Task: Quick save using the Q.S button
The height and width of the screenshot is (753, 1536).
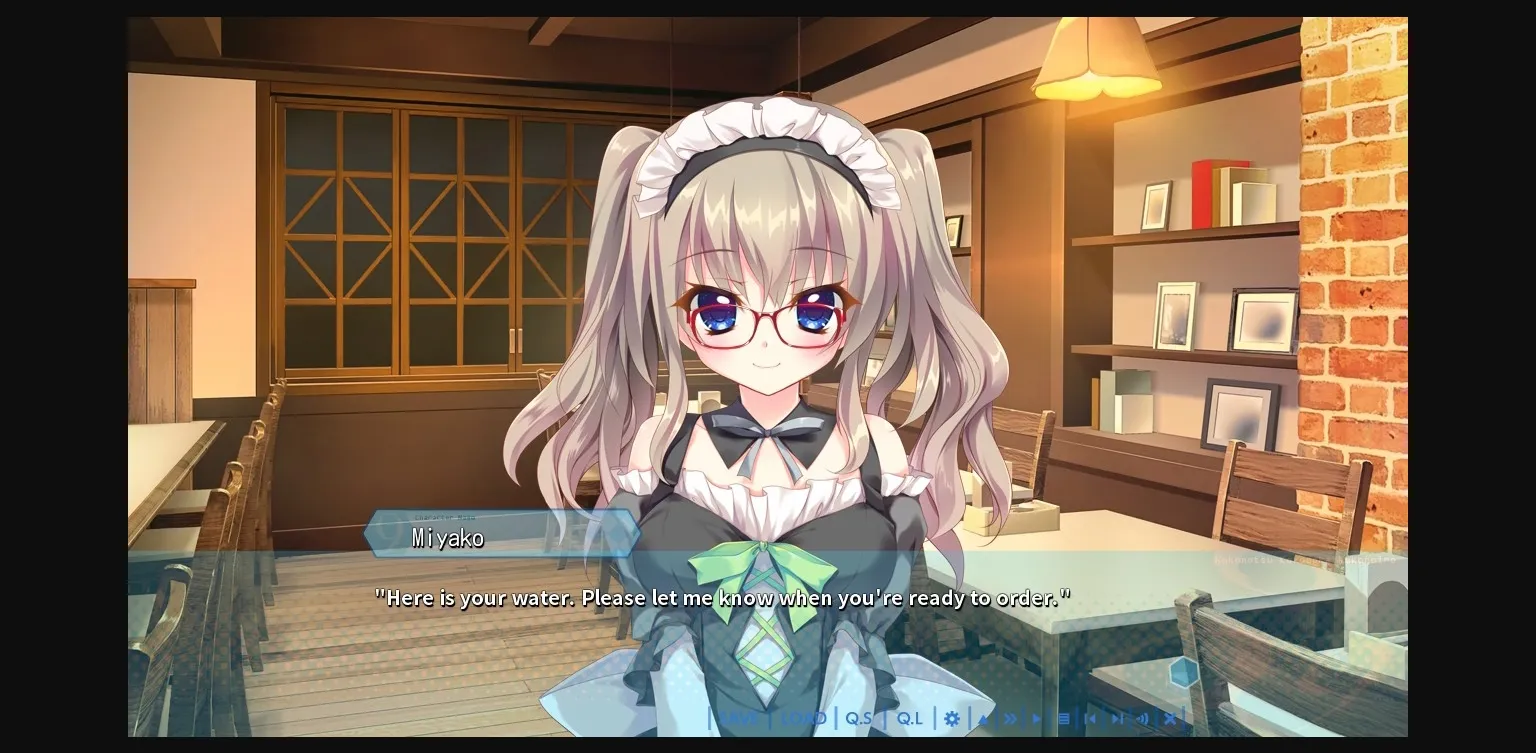Action: (x=860, y=718)
